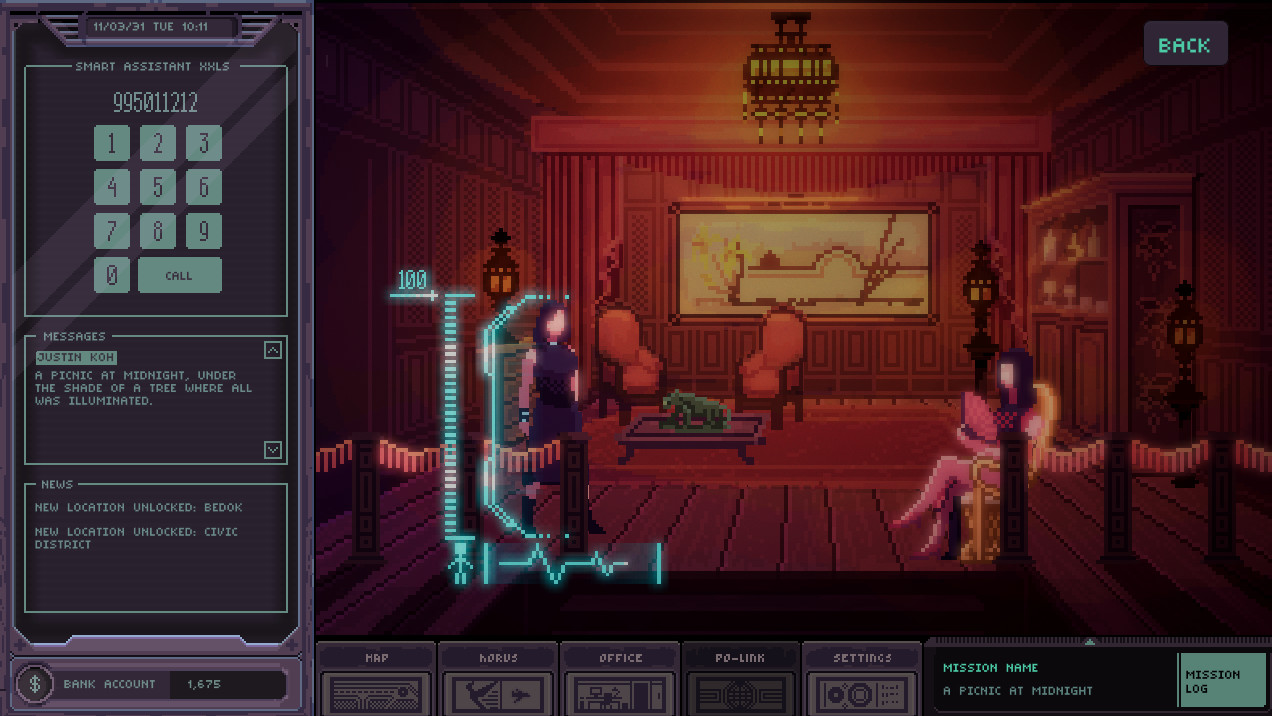Go back with the BACK button
The width and height of the screenshot is (1272, 716).
(x=1185, y=45)
